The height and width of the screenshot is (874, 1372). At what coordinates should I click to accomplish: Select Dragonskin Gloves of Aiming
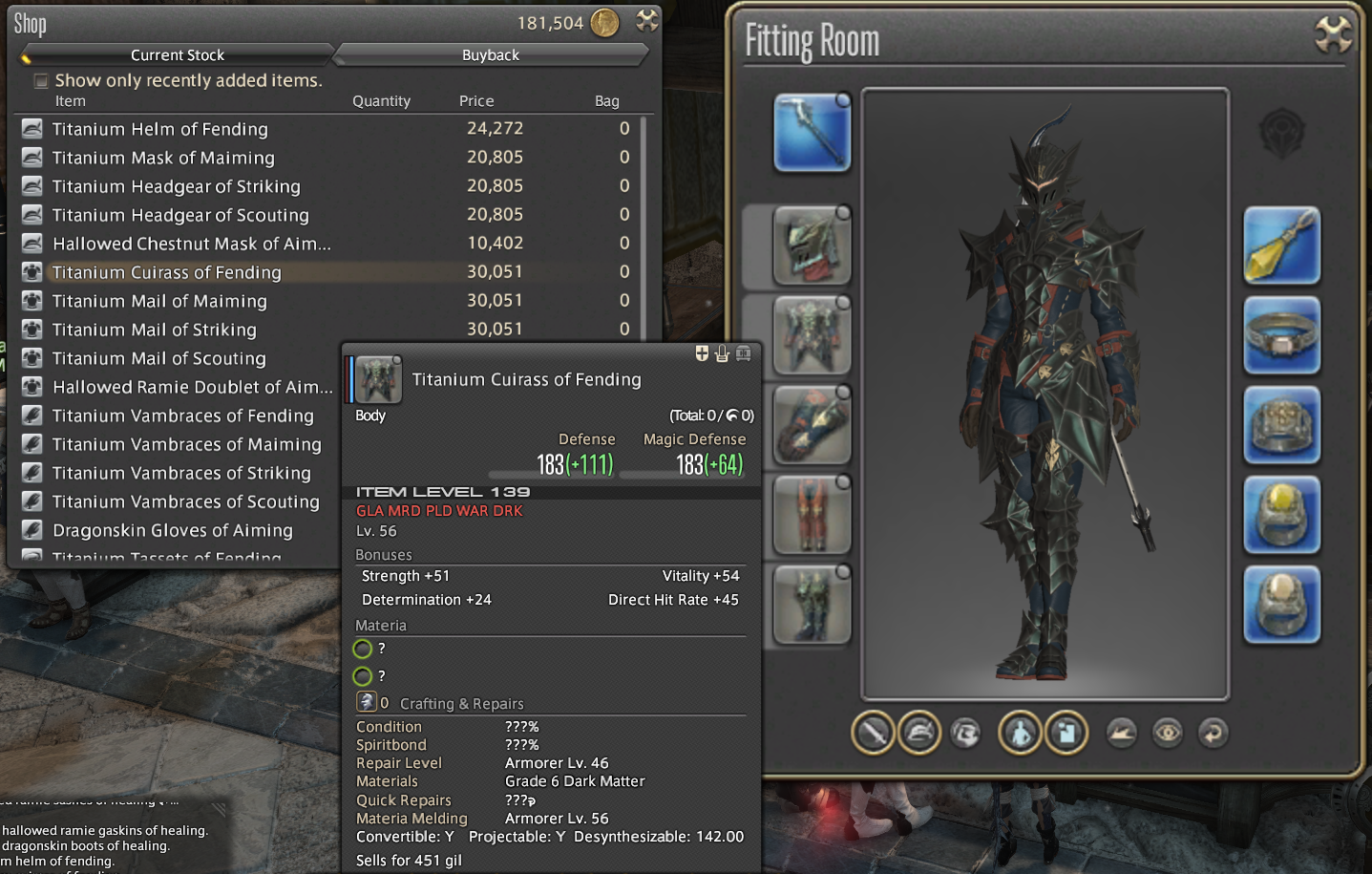point(172,530)
